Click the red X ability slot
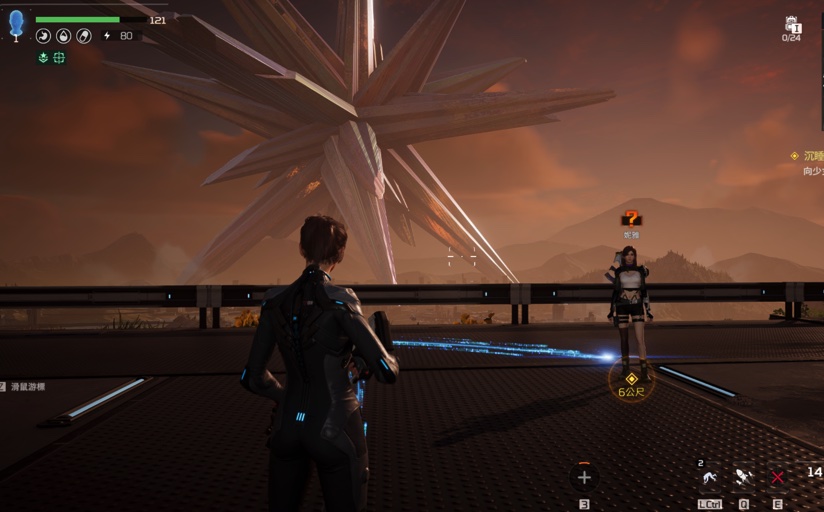The image size is (824, 512). click(x=777, y=478)
